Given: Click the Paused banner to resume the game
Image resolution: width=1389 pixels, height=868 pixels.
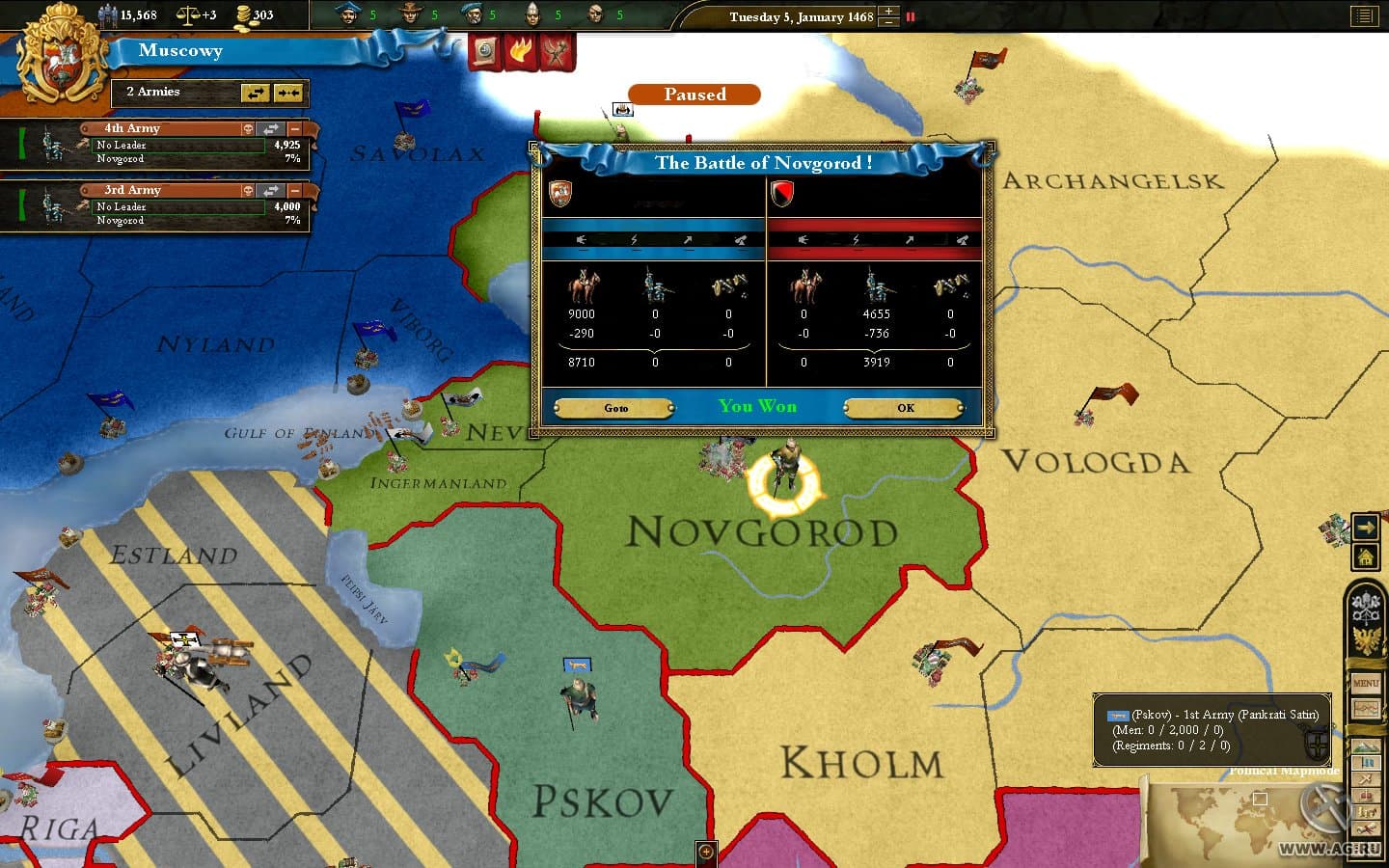Looking at the screenshot, I should pos(694,95).
